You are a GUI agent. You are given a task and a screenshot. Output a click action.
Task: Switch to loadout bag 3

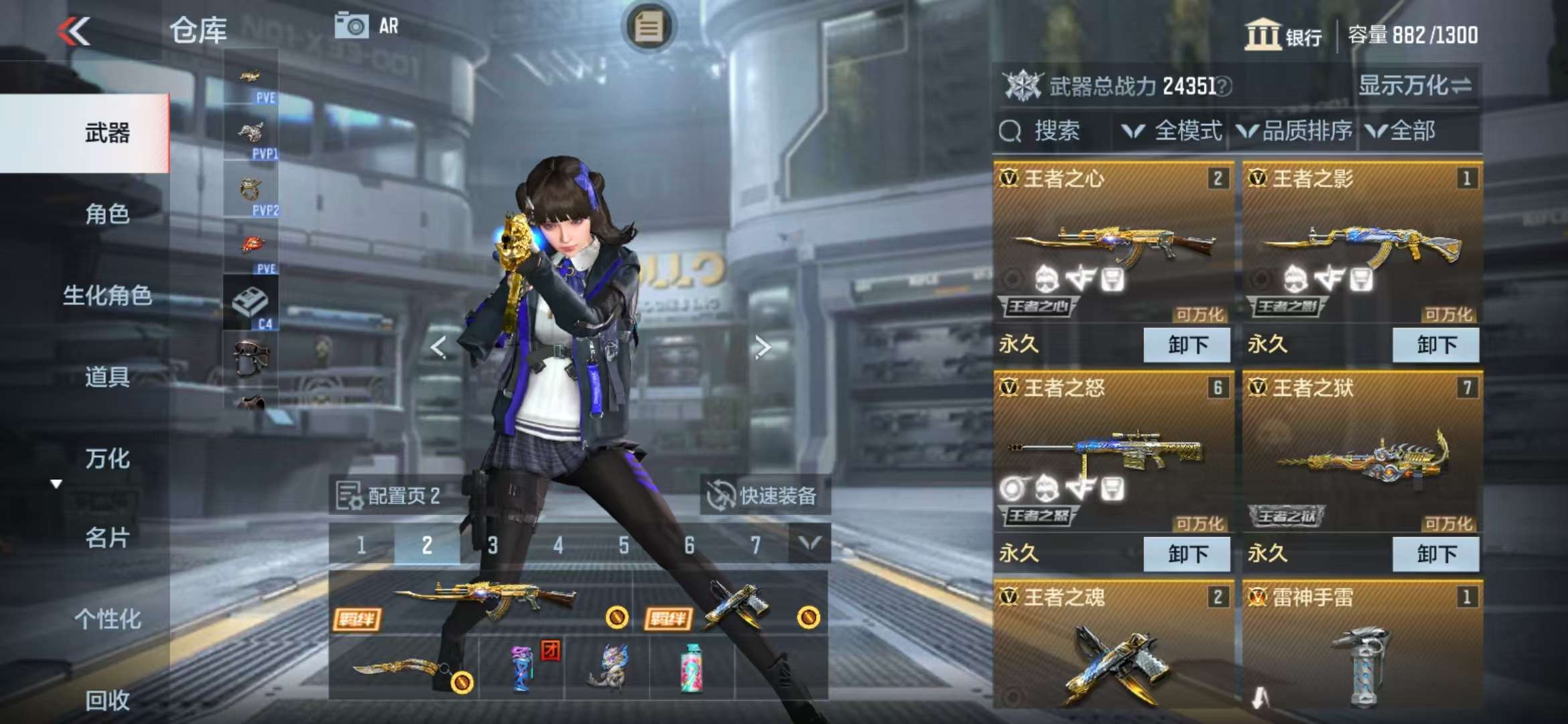493,546
